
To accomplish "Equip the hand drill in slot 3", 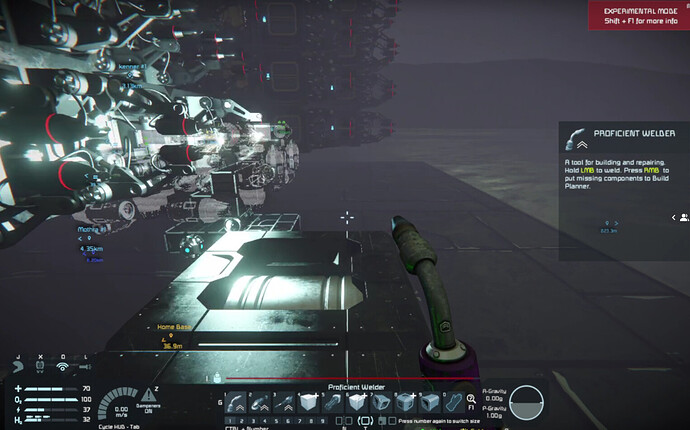I will pos(284,402).
